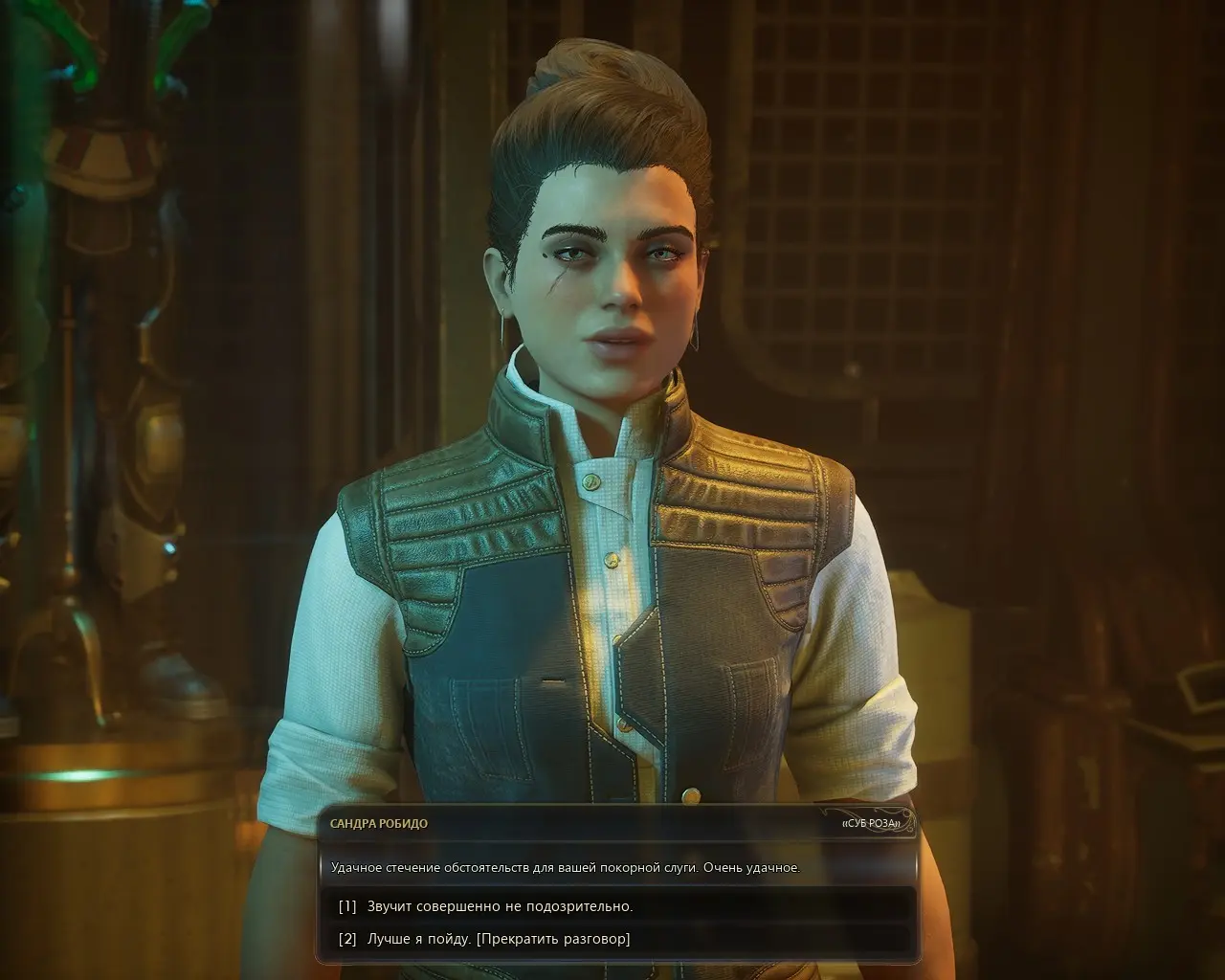Select "Лучше я пойду" to end conversation
Image resolution: width=1225 pixels, height=980 pixels.
(x=498, y=939)
